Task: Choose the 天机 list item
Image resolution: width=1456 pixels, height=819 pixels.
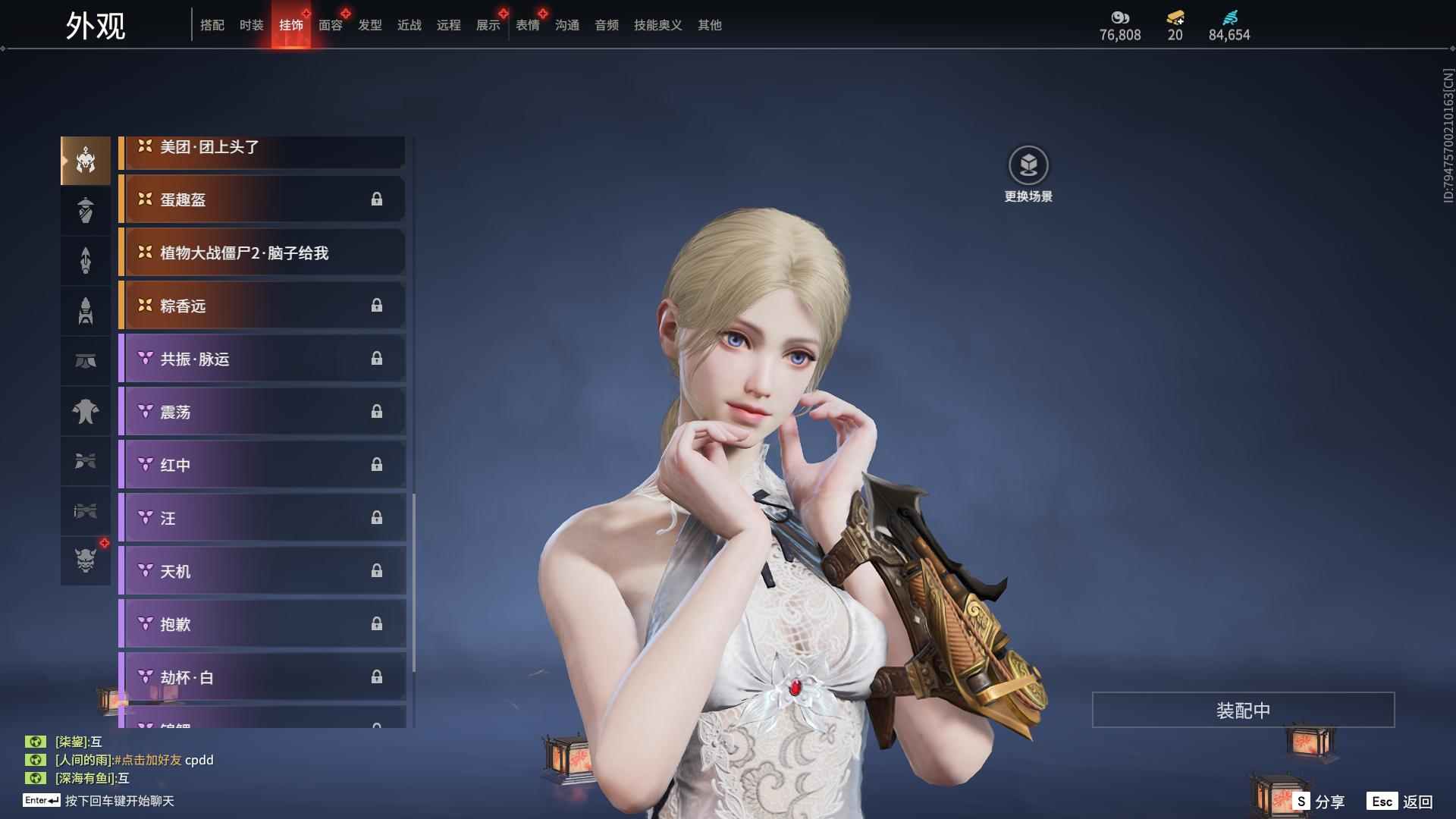Action: pyautogui.click(x=262, y=571)
